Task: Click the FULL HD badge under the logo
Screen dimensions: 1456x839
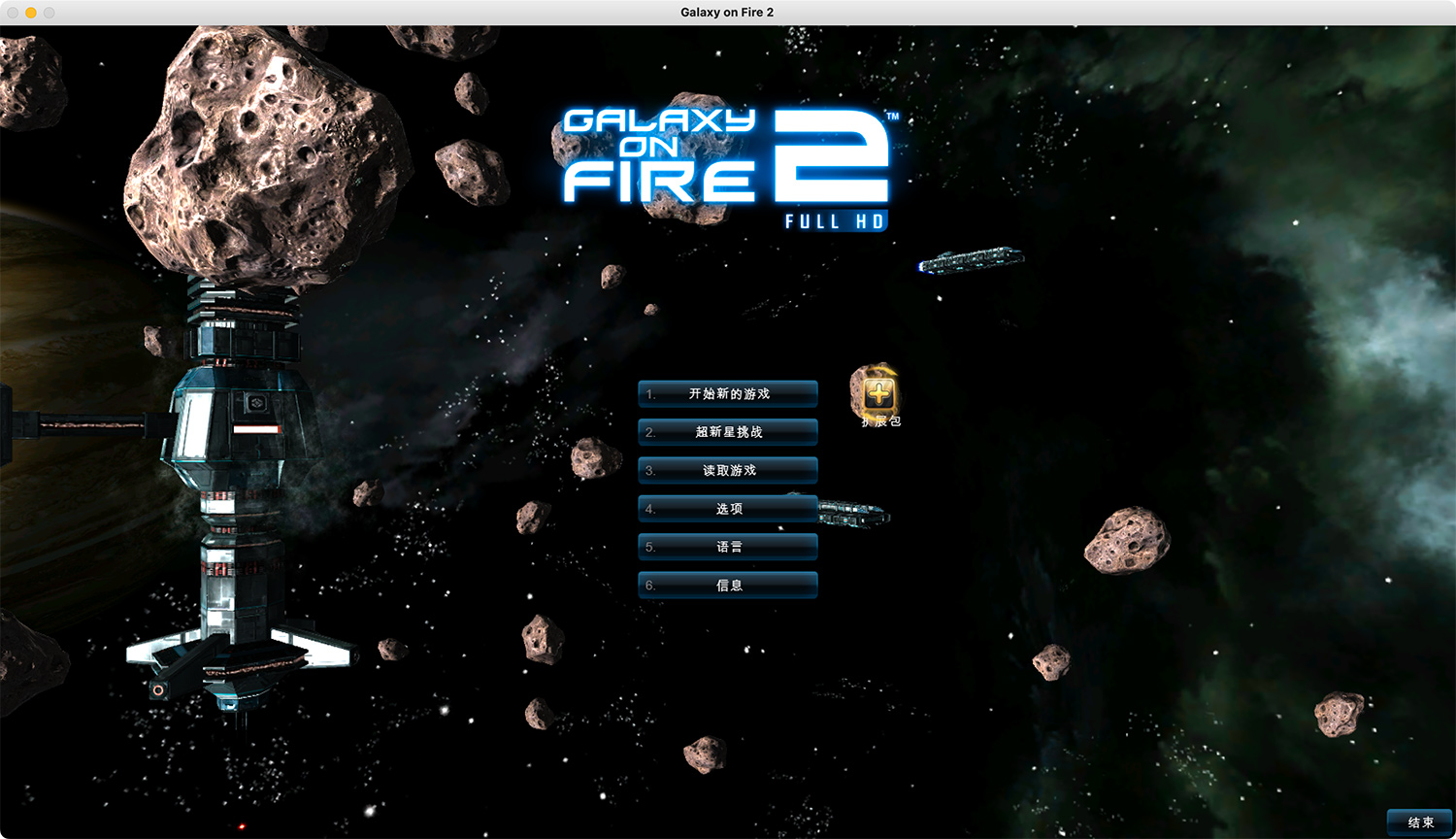Action: [835, 221]
